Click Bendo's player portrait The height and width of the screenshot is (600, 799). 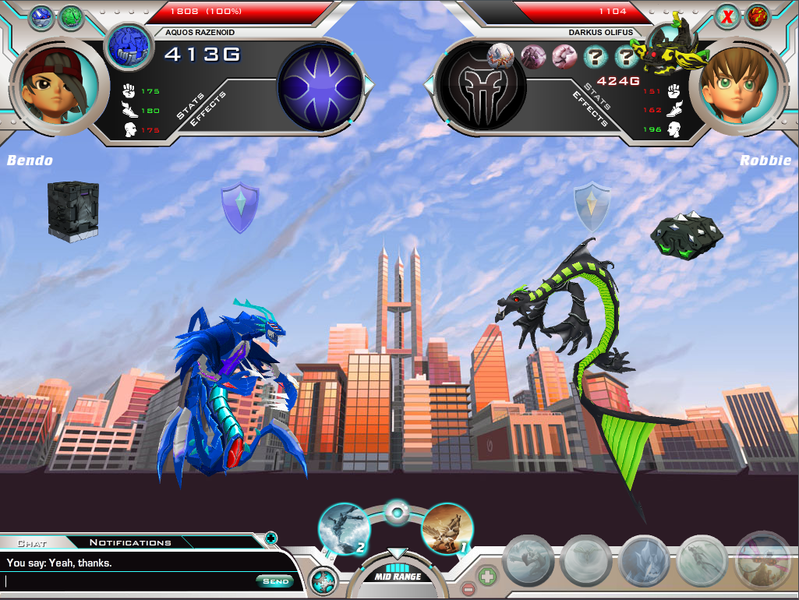click(x=57, y=85)
